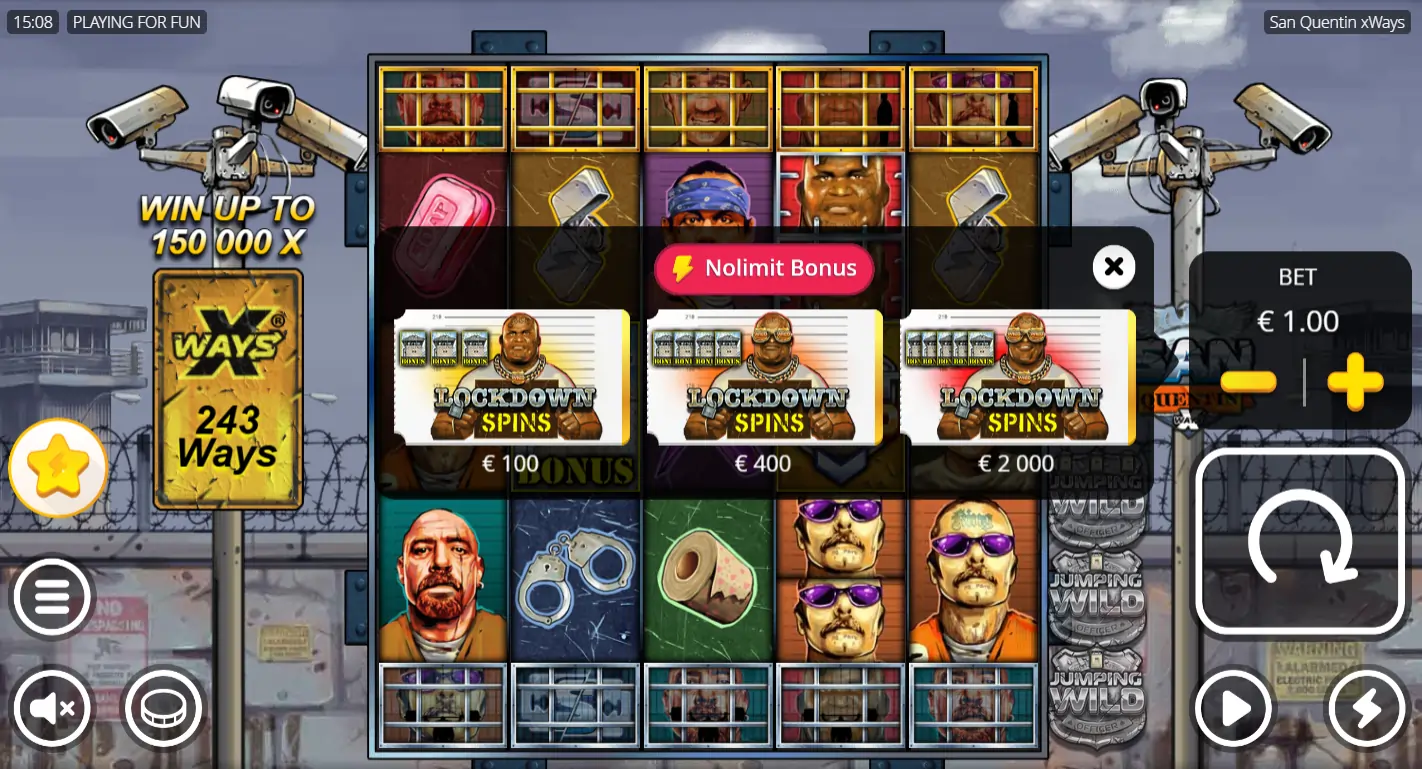This screenshot has width=1422, height=769.
Task: Open the coin bet settings
Action: [162, 708]
